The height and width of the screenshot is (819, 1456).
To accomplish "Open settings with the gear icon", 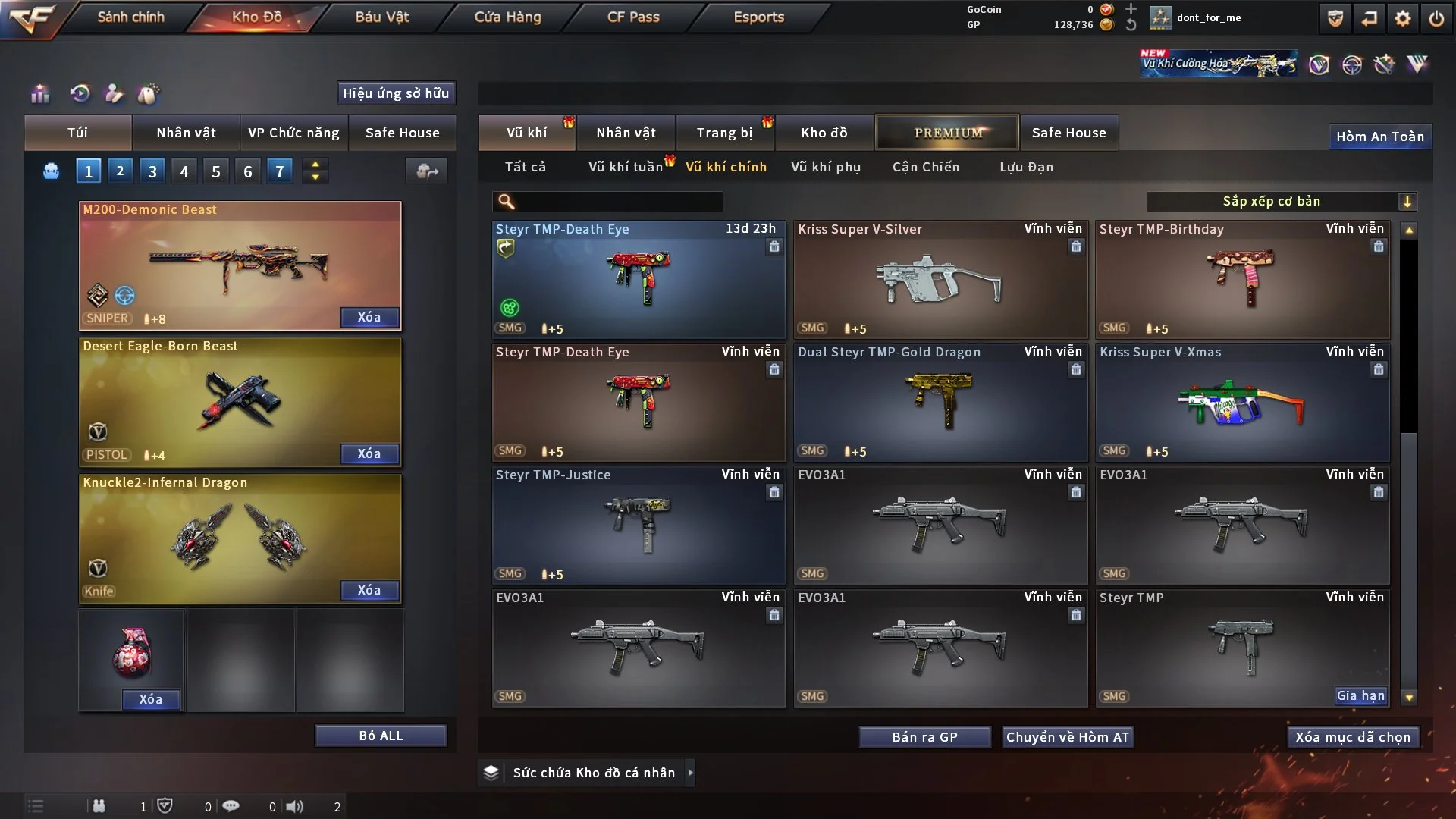I will 1403,18.
